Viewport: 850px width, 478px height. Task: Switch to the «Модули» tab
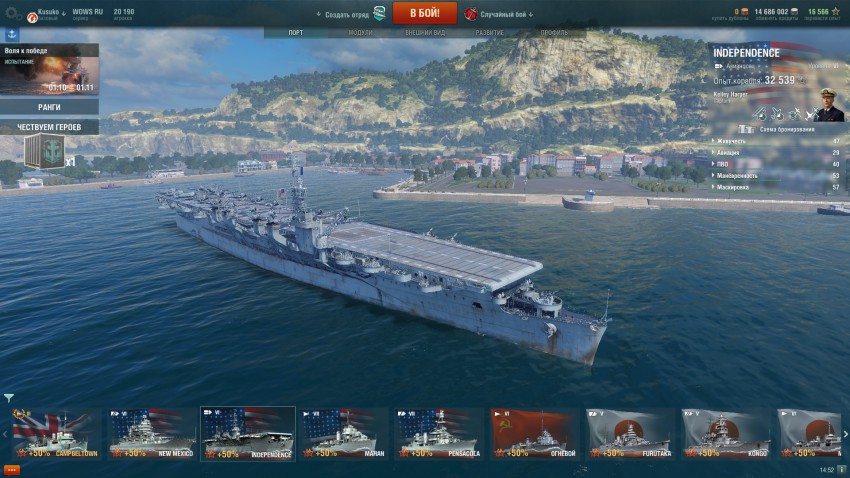[360, 33]
